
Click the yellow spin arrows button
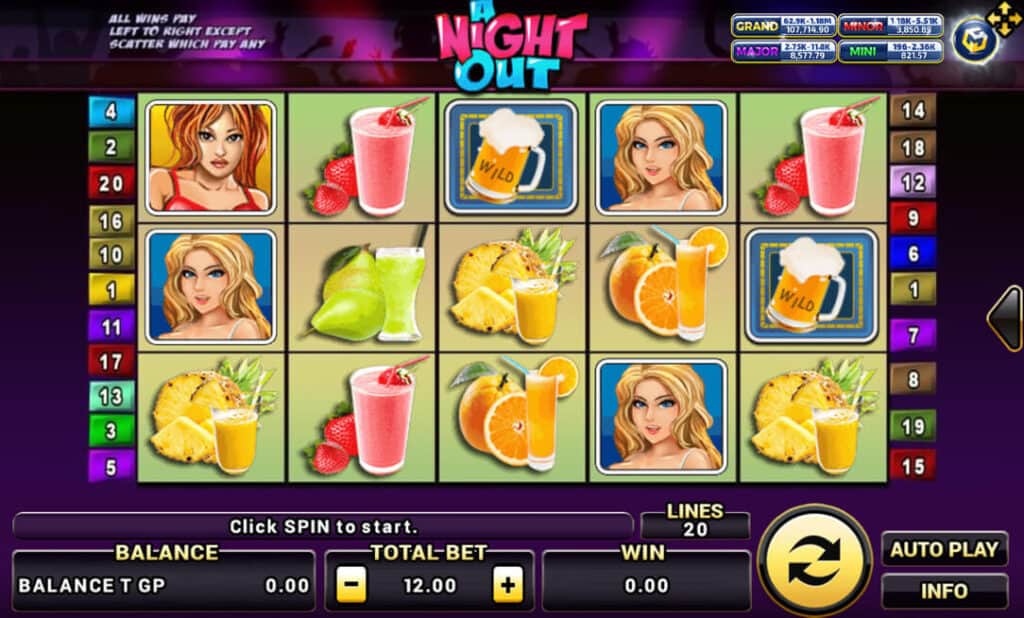click(x=814, y=560)
